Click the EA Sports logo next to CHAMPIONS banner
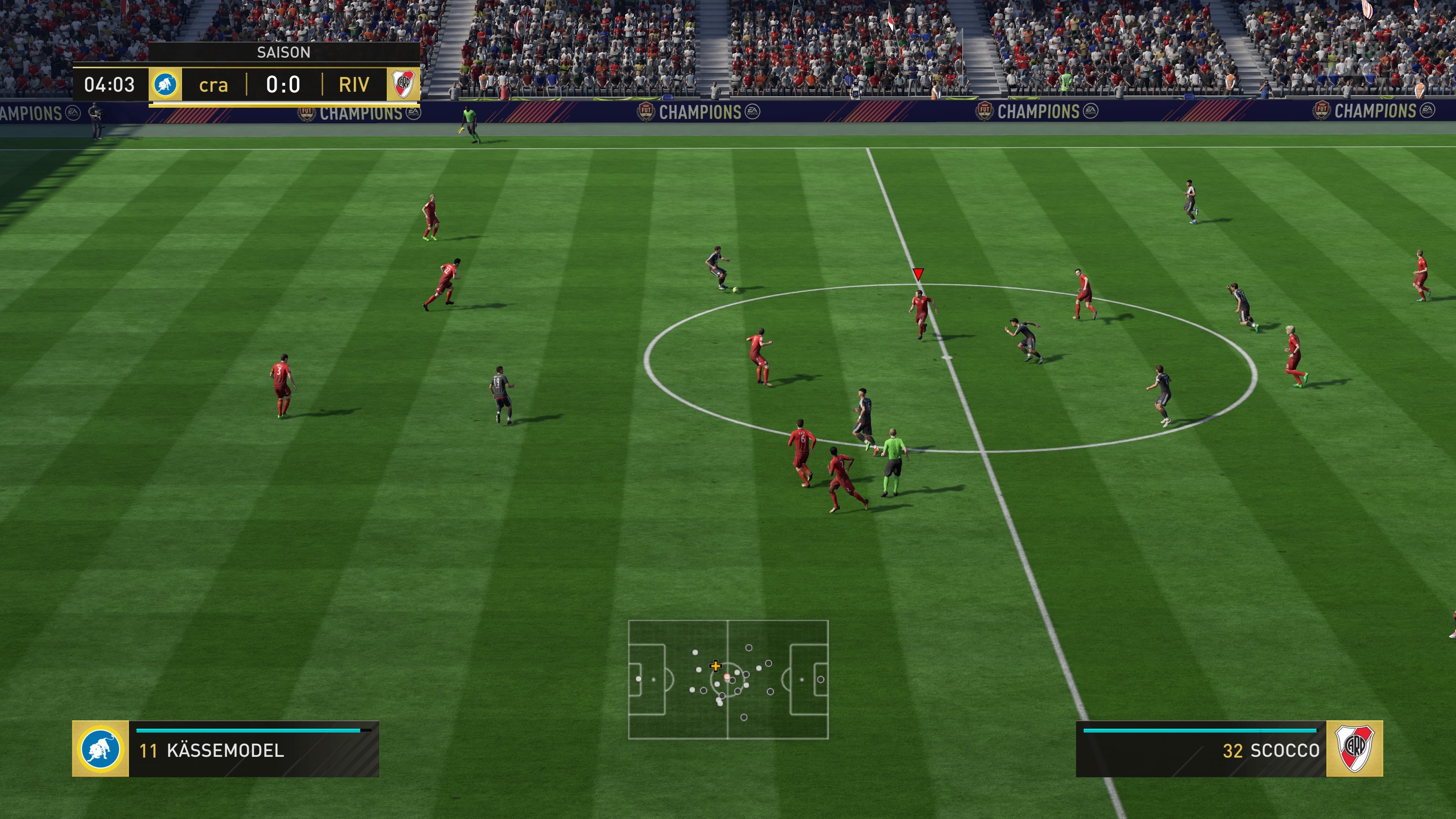The width and height of the screenshot is (1456, 819). pos(752,111)
